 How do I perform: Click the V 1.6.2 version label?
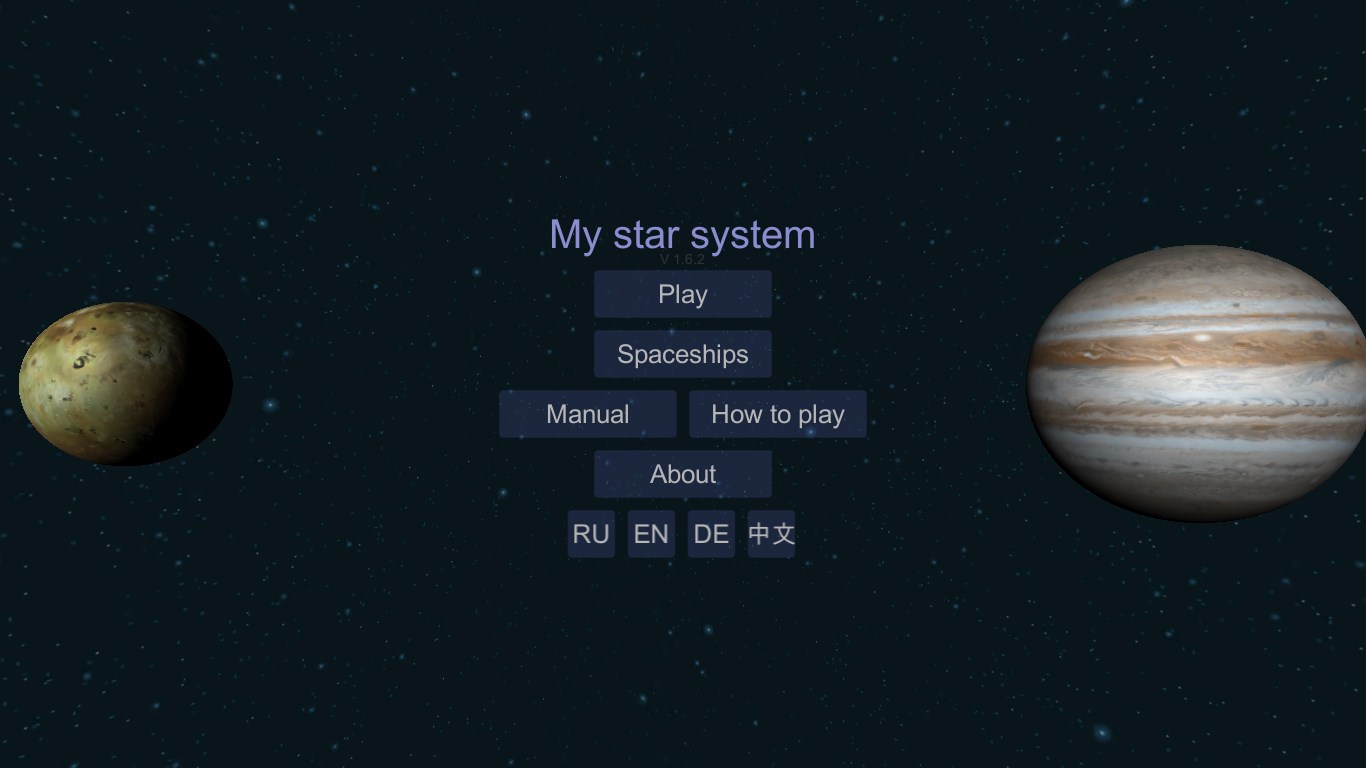(683, 257)
